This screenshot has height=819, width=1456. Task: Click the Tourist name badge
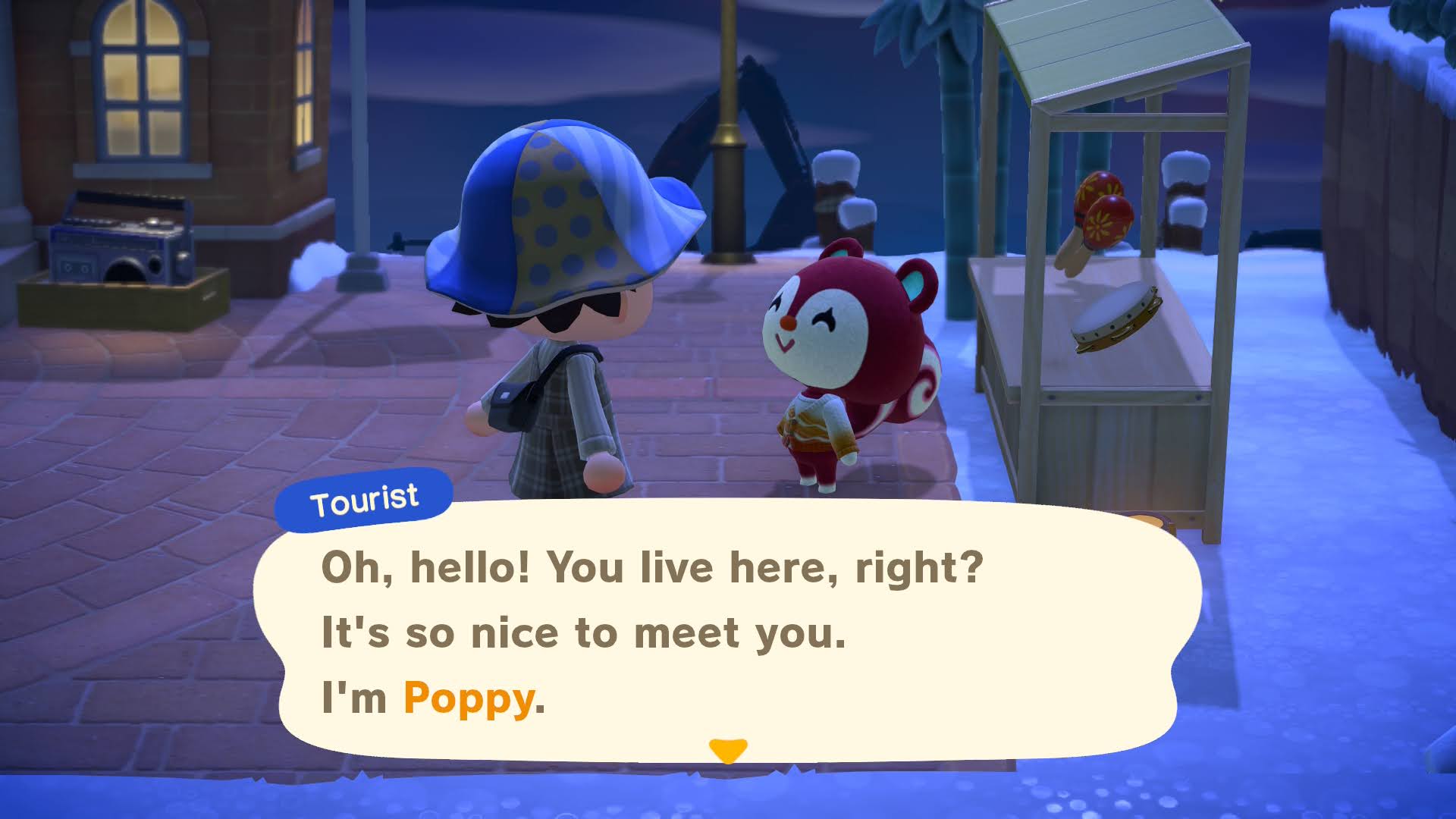point(364,498)
